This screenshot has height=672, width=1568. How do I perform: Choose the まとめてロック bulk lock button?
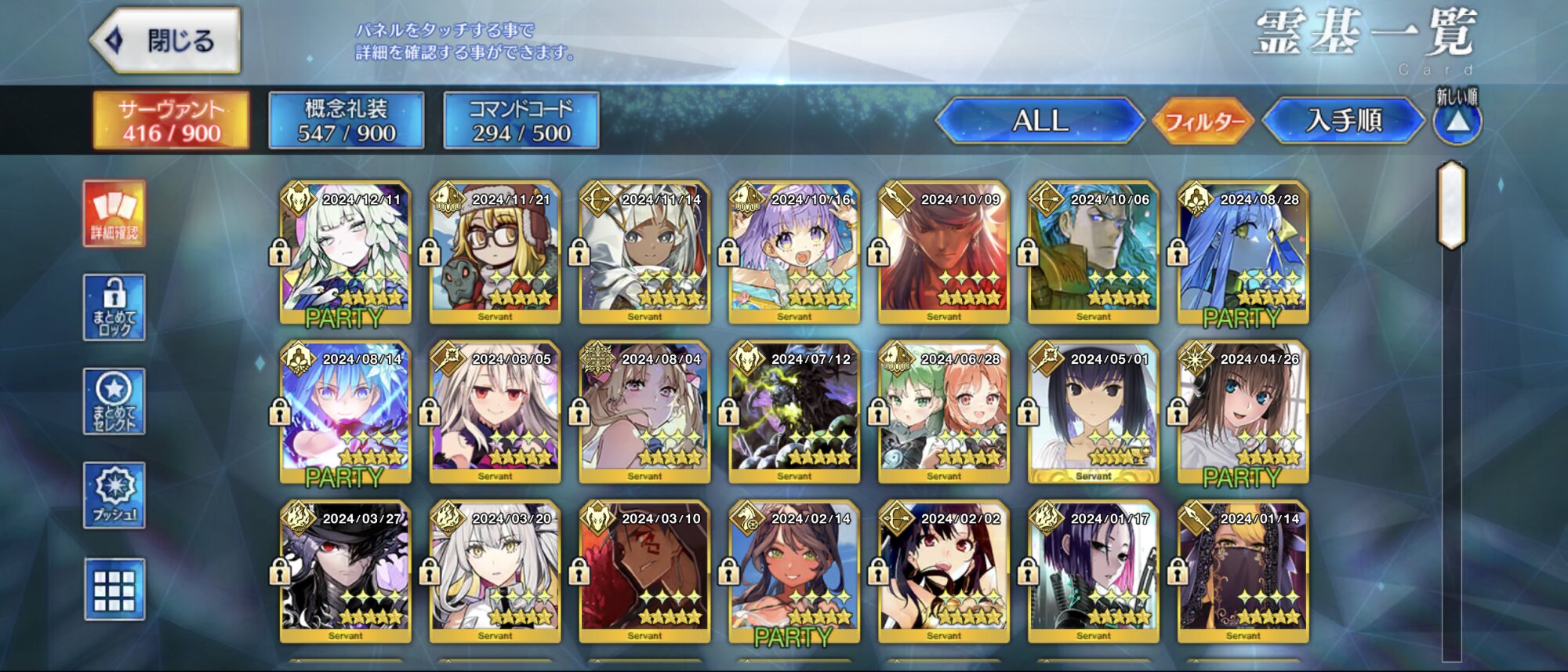click(114, 307)
